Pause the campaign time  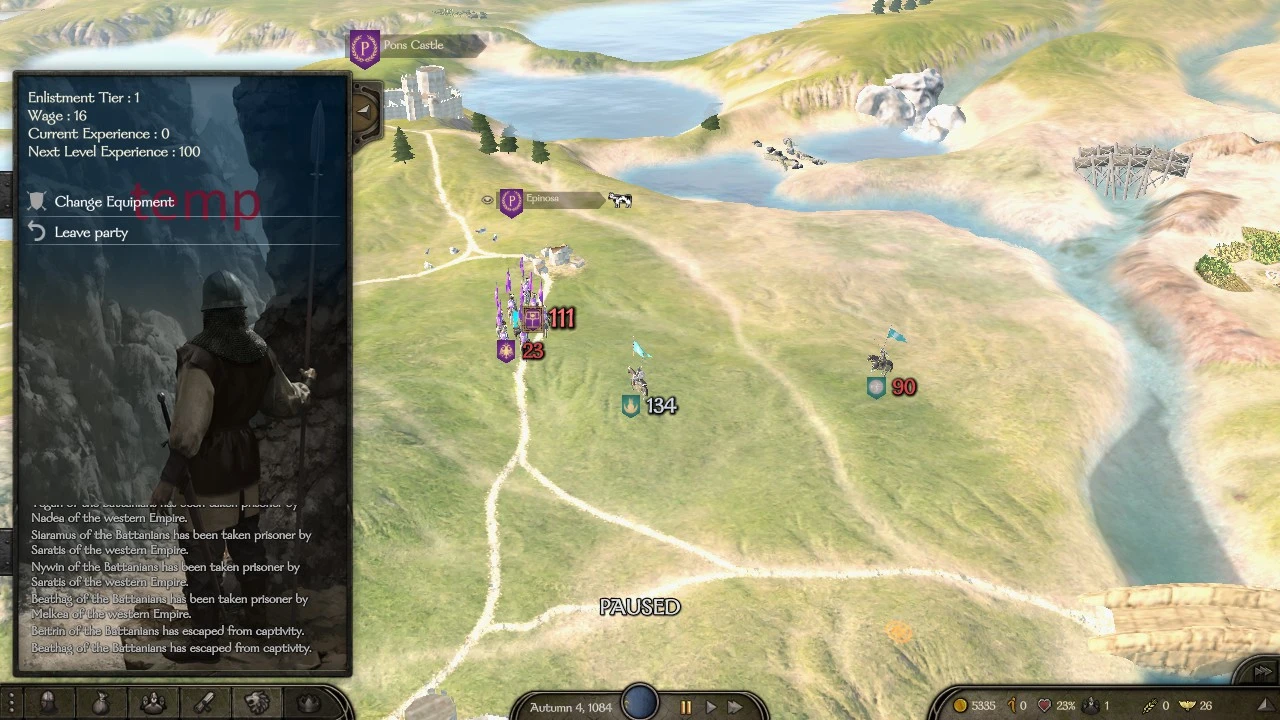(x=687, y=706)
